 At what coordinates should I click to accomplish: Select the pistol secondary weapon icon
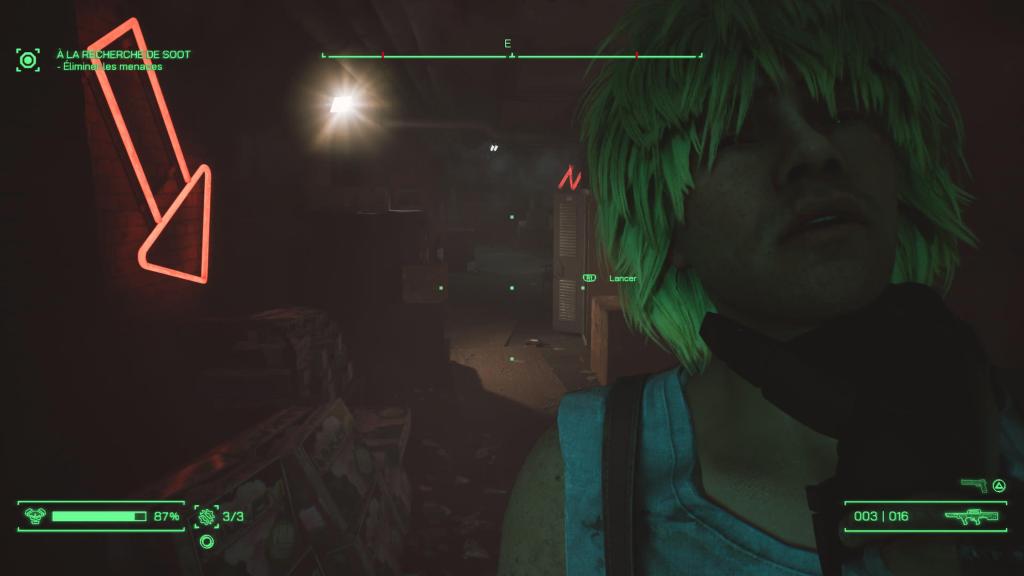point(972,485)
